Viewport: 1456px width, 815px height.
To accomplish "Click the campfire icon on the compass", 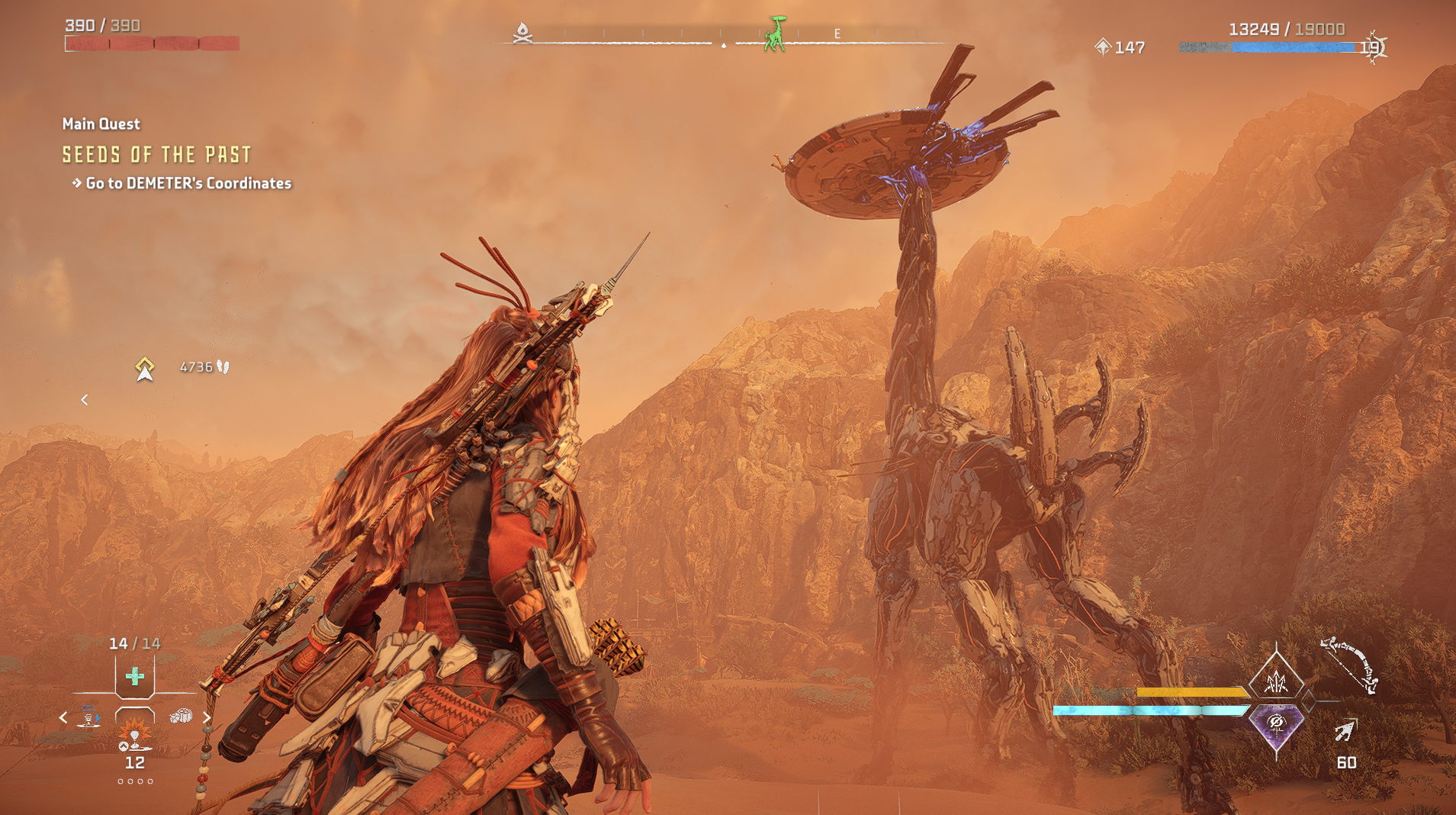I will pyautogui.click(x=522, y=33).
